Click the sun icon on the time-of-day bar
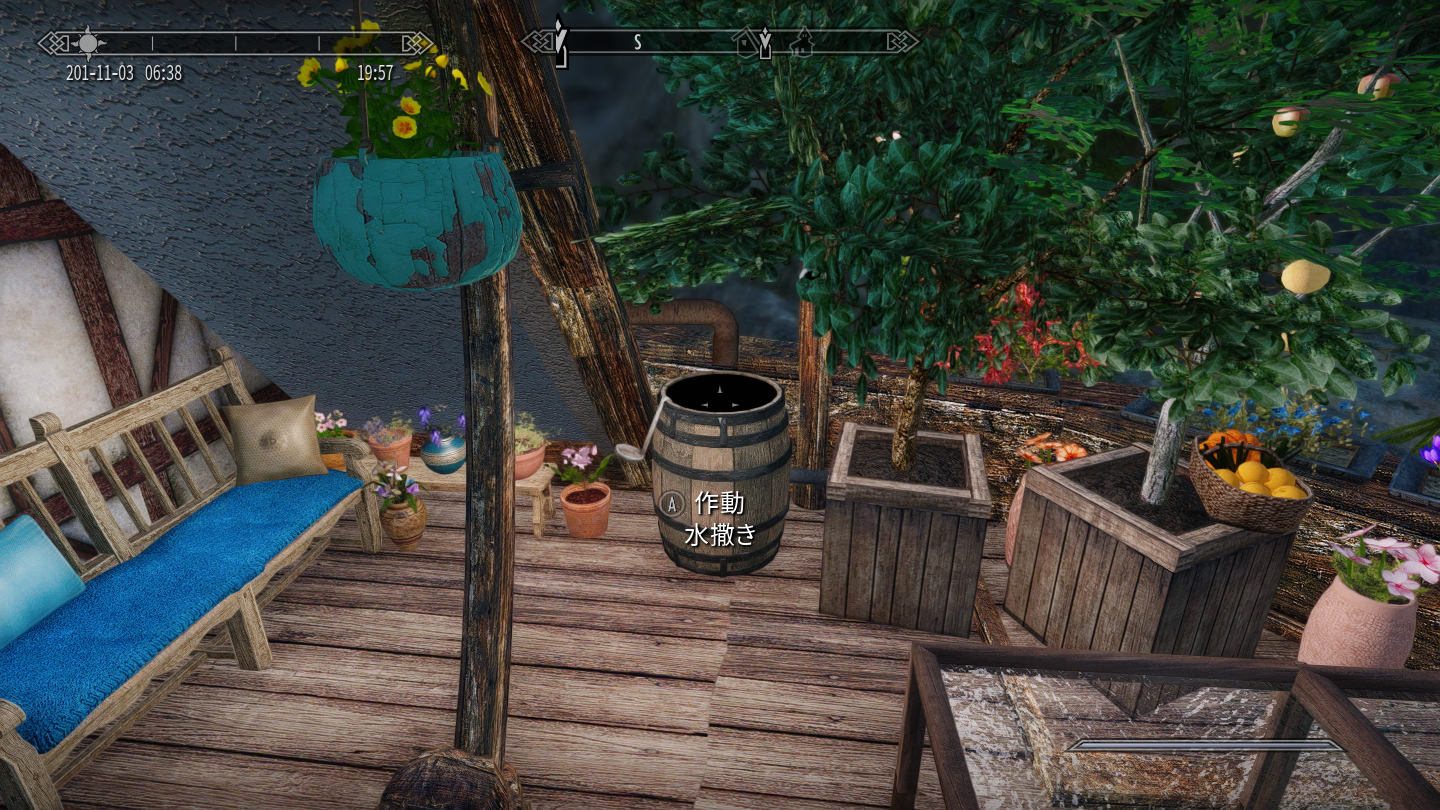The height and width of the screenshot is (810, 1440). point(88,42)
